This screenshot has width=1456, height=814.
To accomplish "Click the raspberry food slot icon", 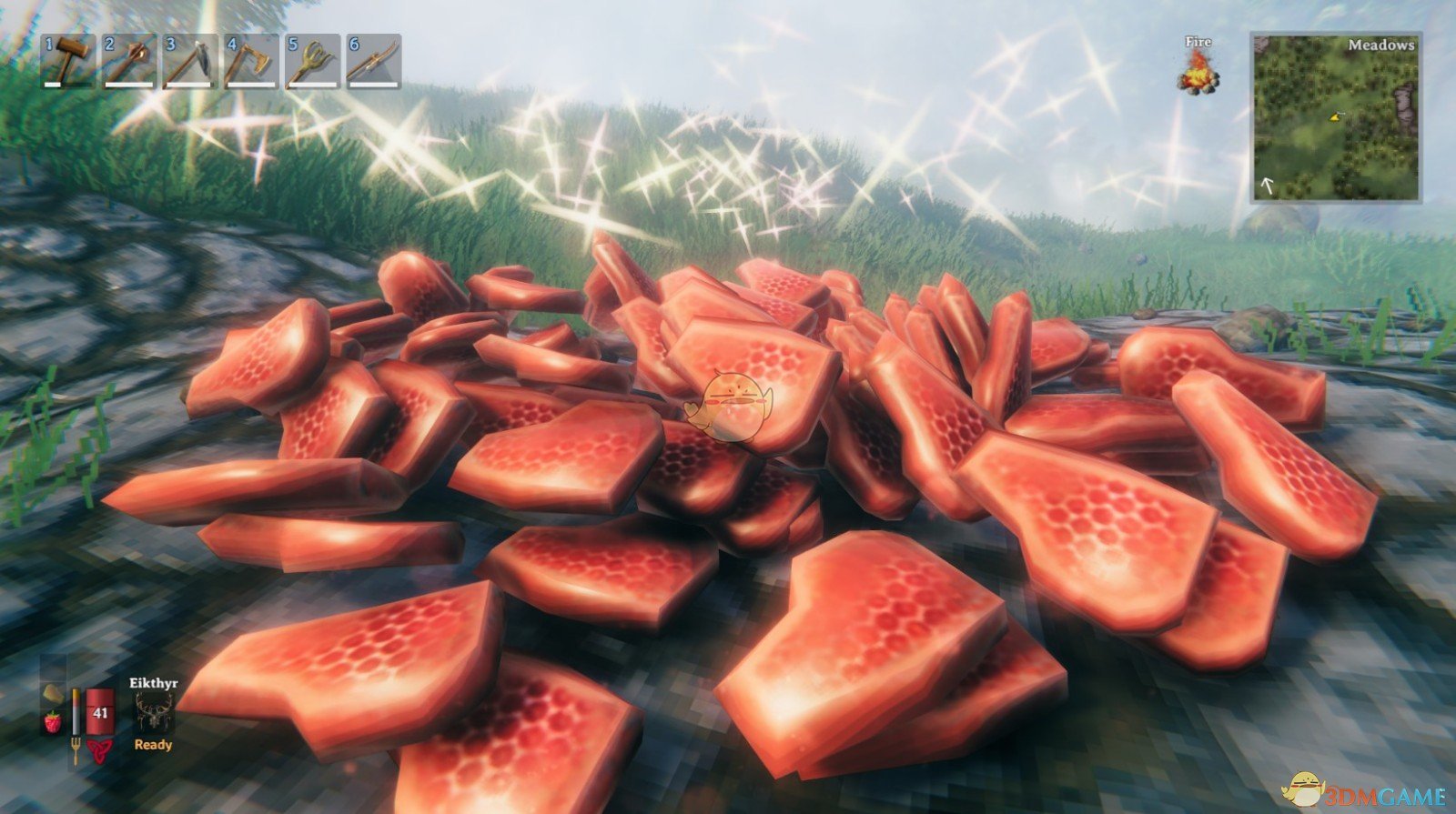I will [52, 723].
